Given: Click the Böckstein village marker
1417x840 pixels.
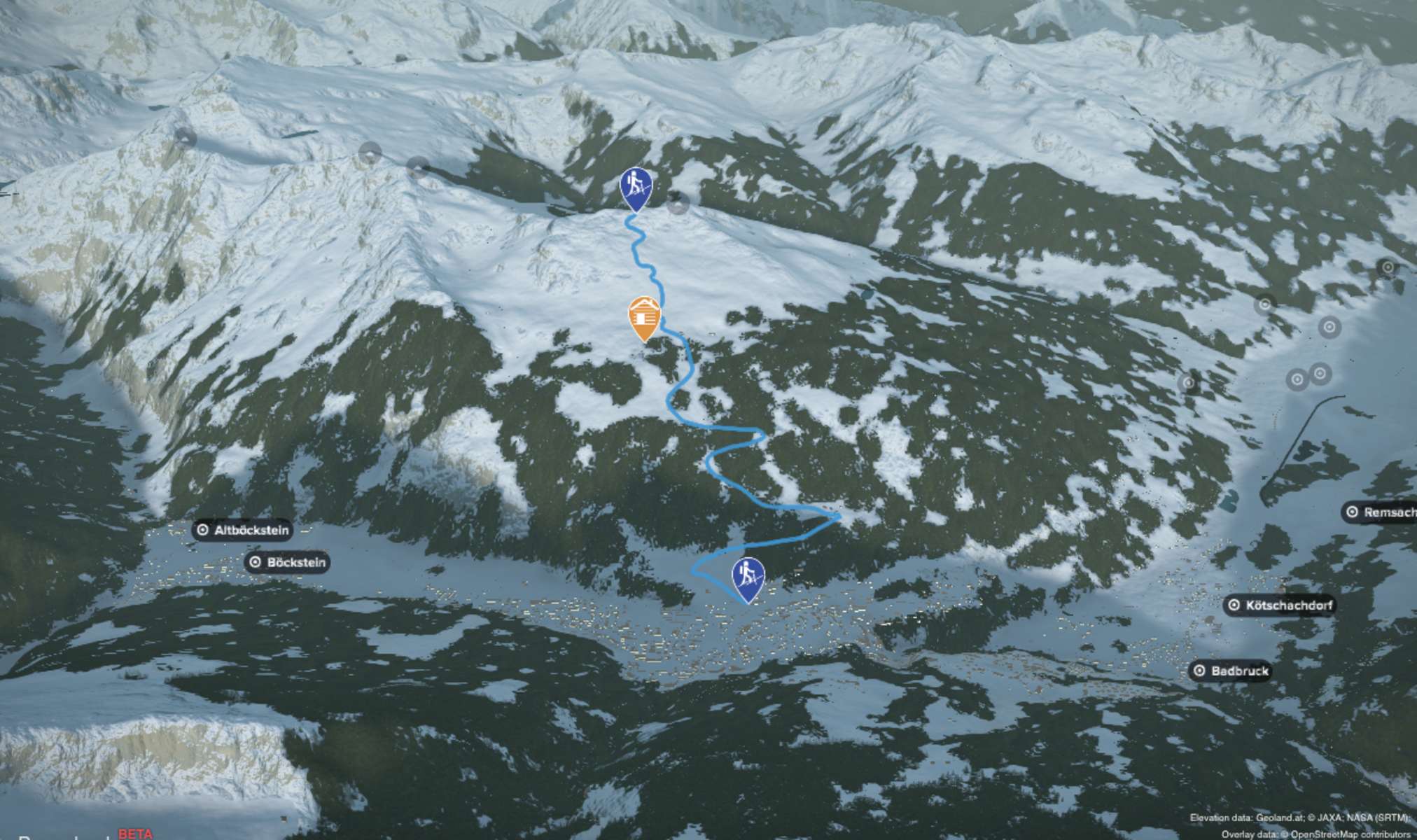Looking at the screenshot, I should pyautogui.click(x=288, y=562).
